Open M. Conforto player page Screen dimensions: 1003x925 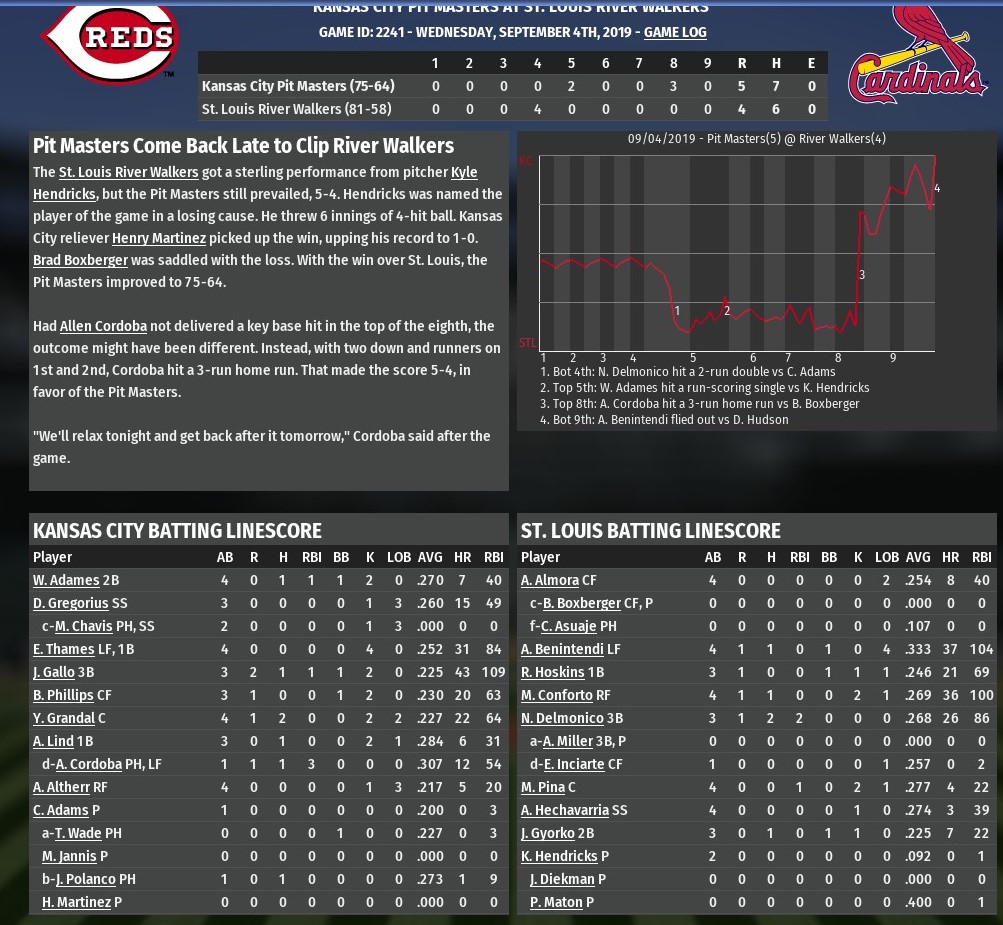click(557, 695)
